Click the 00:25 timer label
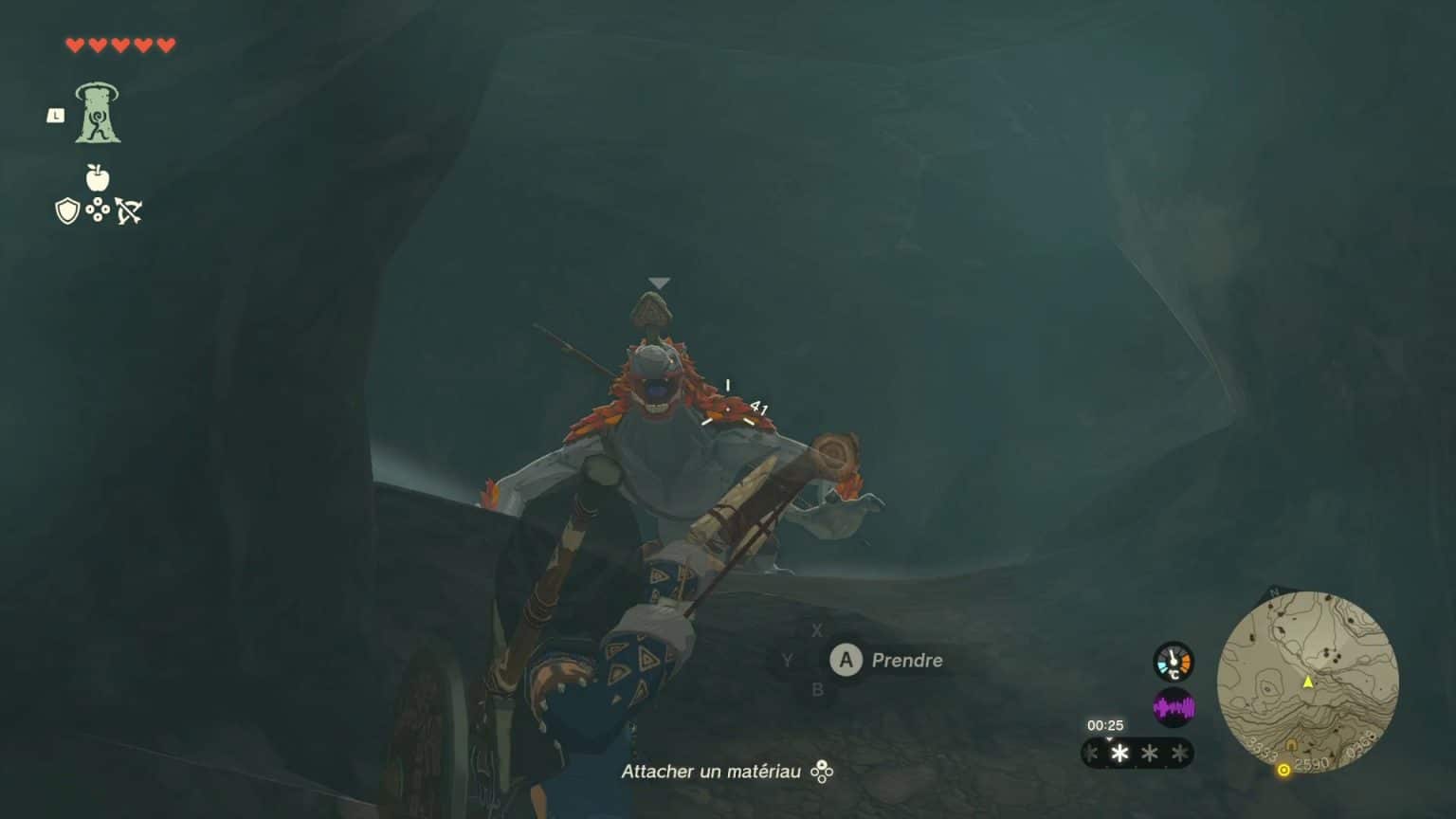1456x819 pixels. 1105,724
